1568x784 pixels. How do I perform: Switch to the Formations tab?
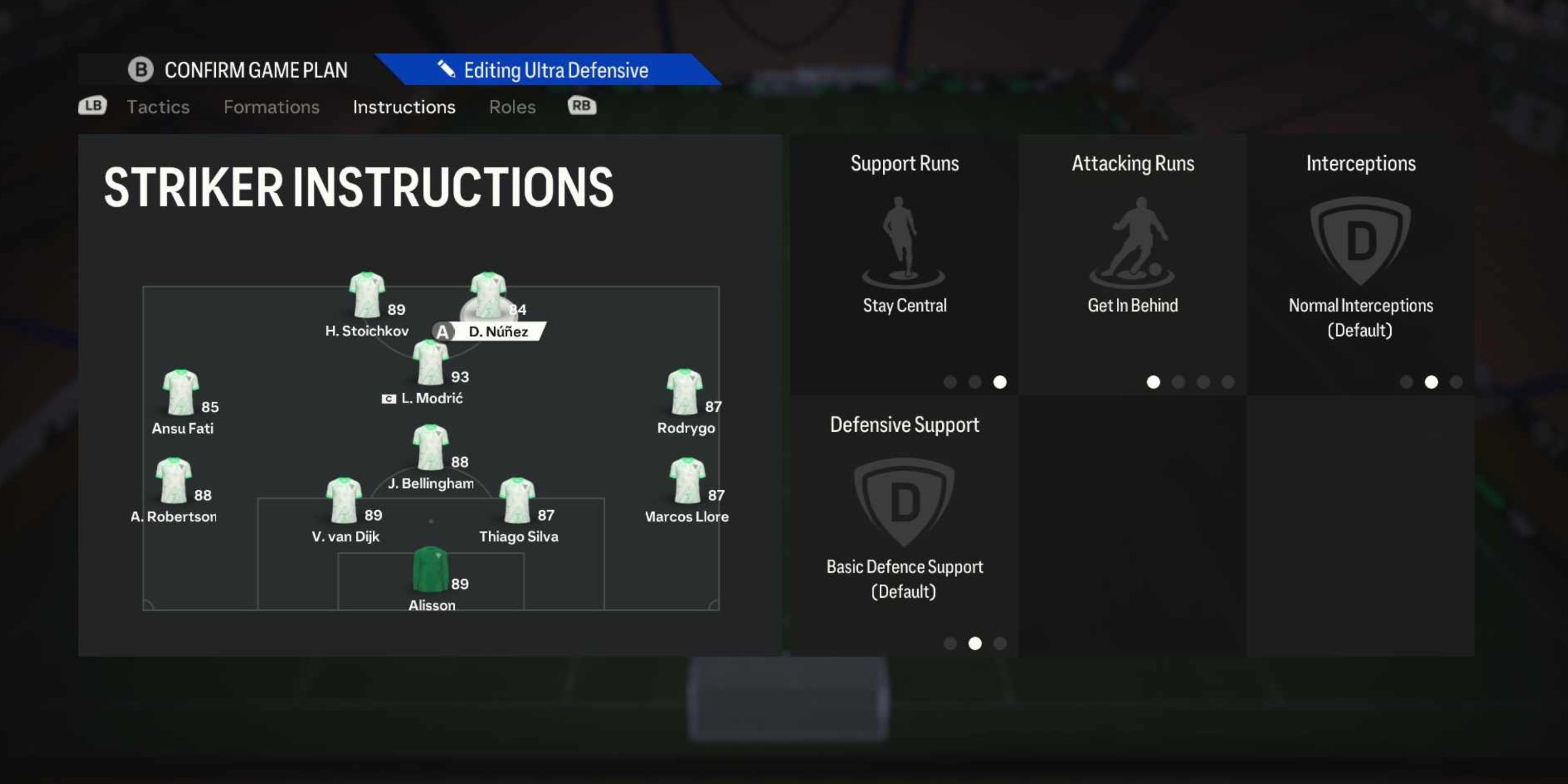(272, 107)
